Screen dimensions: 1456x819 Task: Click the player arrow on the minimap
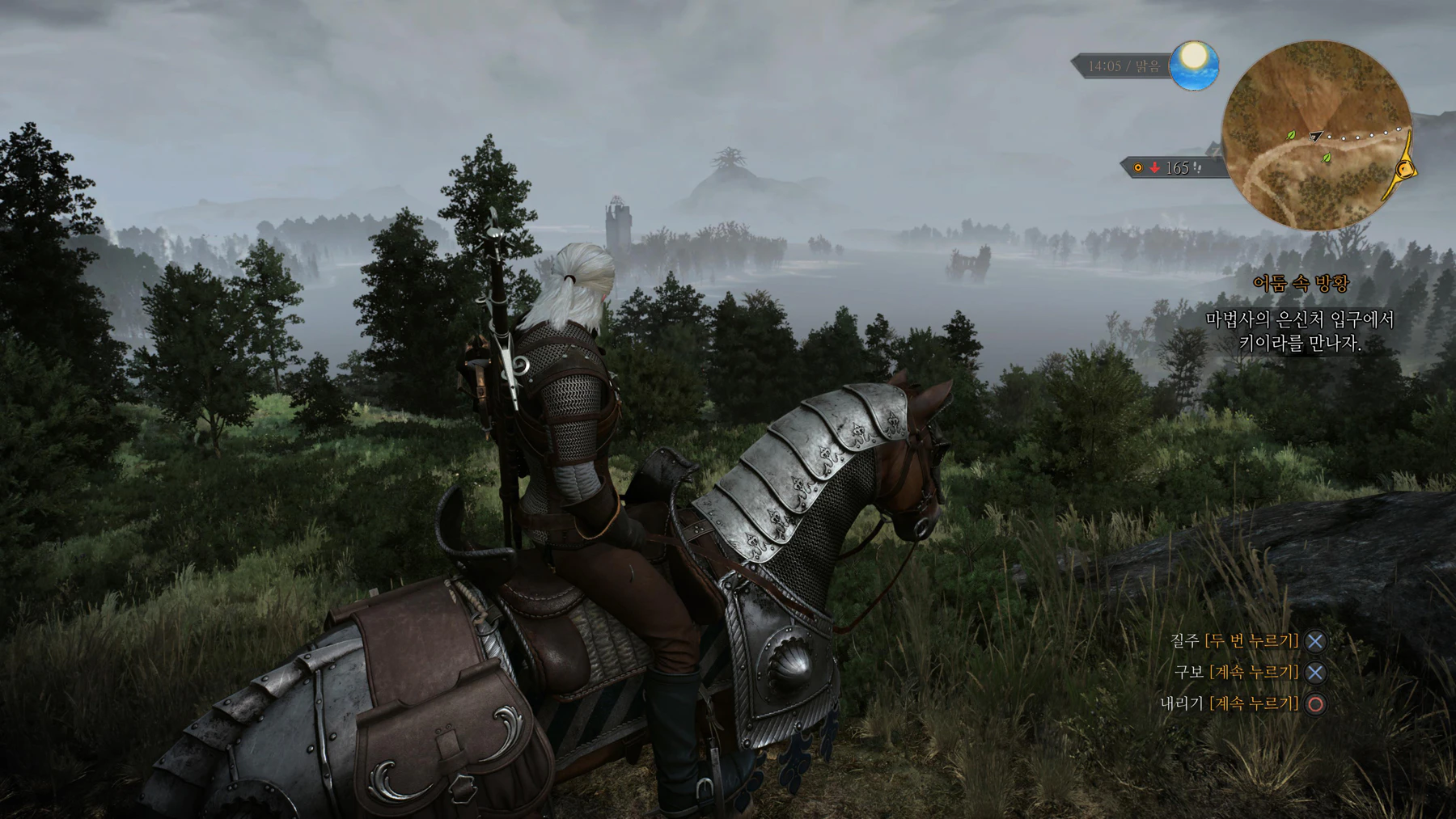point(1315,137)
